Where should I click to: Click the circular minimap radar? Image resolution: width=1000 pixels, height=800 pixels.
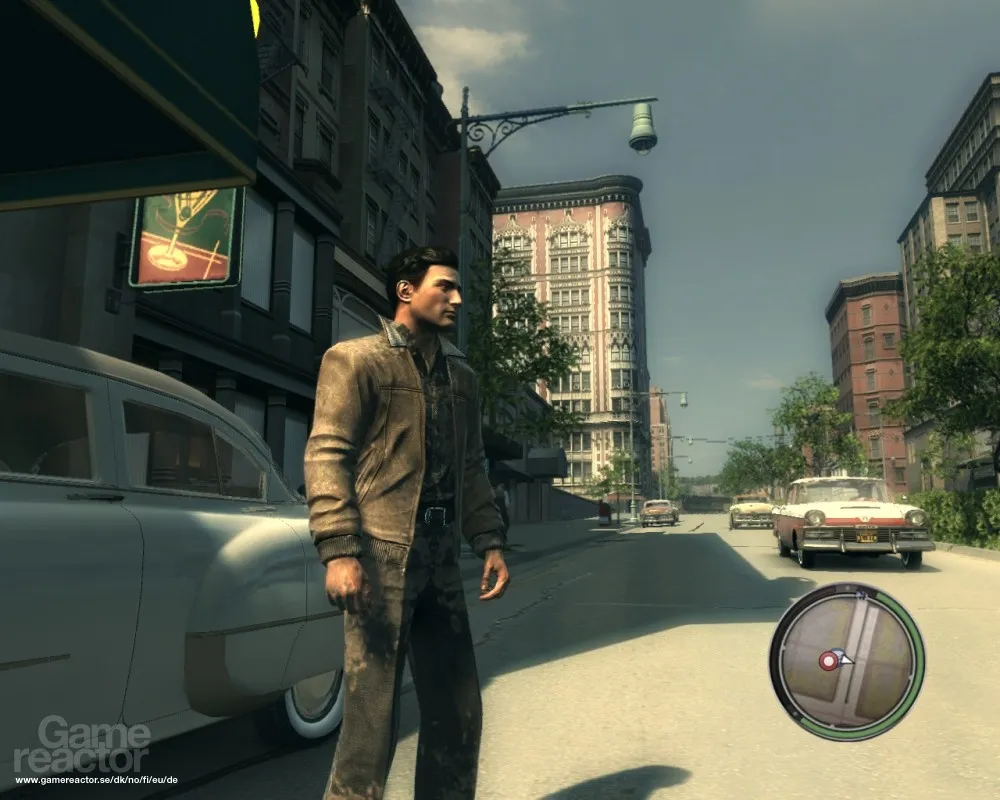pos(847,662)
